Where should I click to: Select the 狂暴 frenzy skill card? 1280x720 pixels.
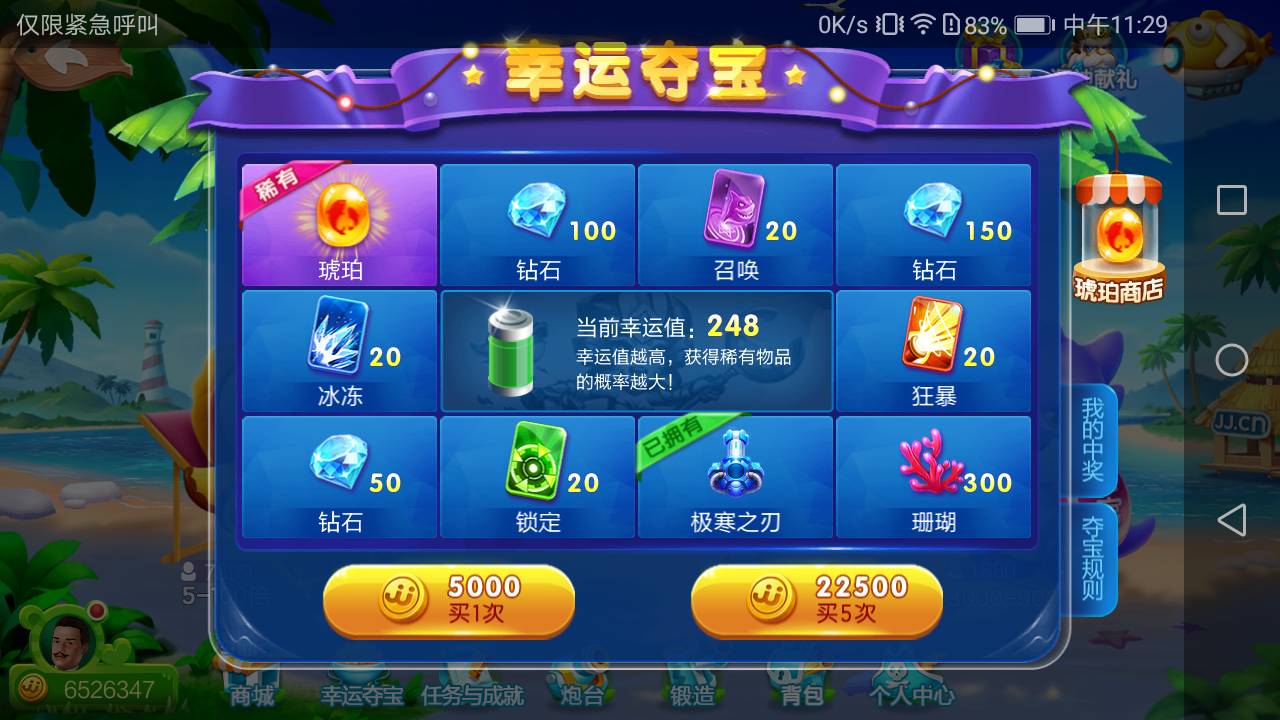pos(933,348)
